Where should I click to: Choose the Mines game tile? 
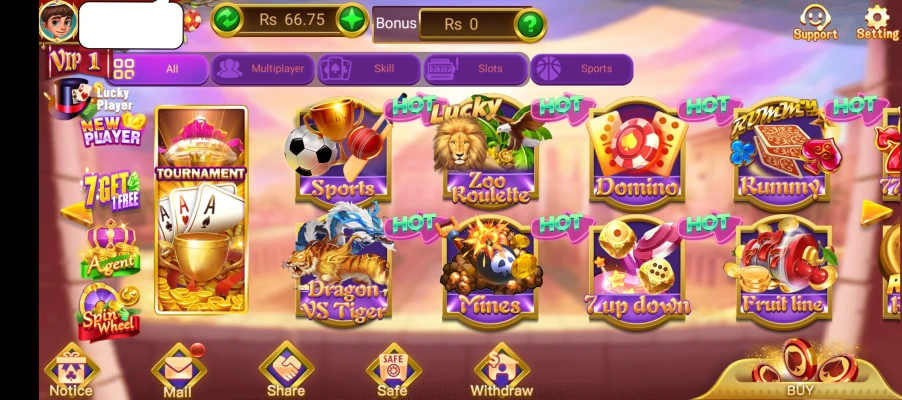click(490, 270)
